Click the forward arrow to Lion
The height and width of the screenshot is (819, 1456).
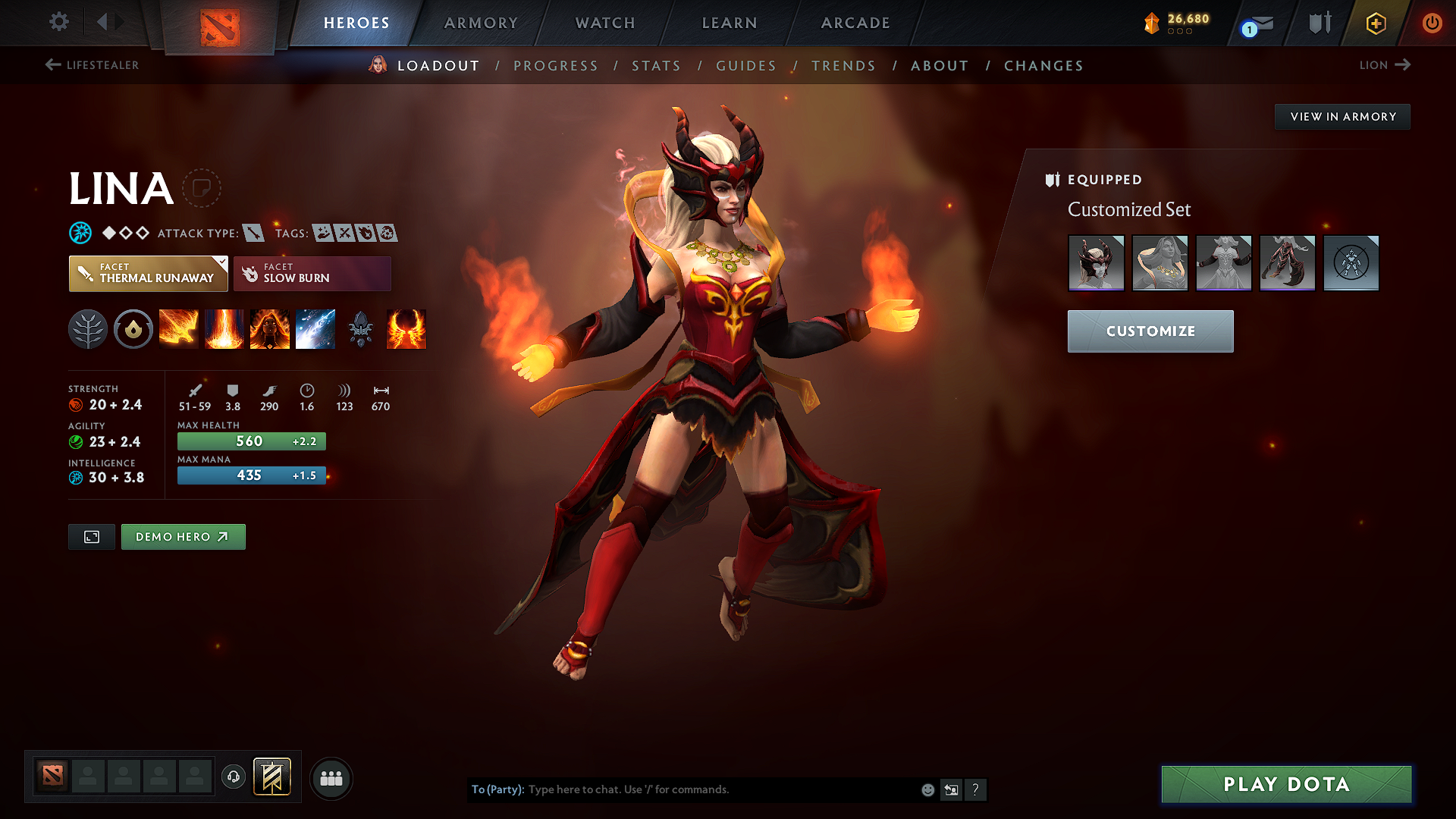pyautogui.click(x=1402, y=65)
